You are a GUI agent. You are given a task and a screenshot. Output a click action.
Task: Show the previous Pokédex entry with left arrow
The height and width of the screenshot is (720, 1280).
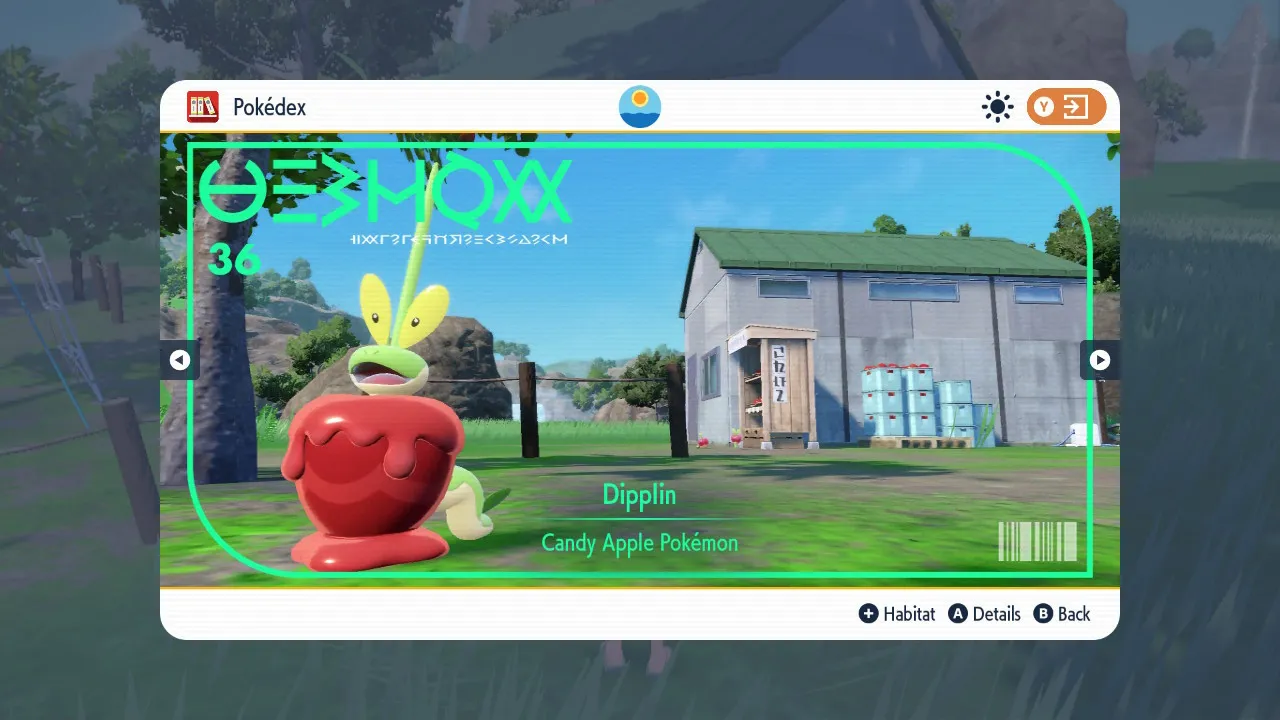point(180,360)
